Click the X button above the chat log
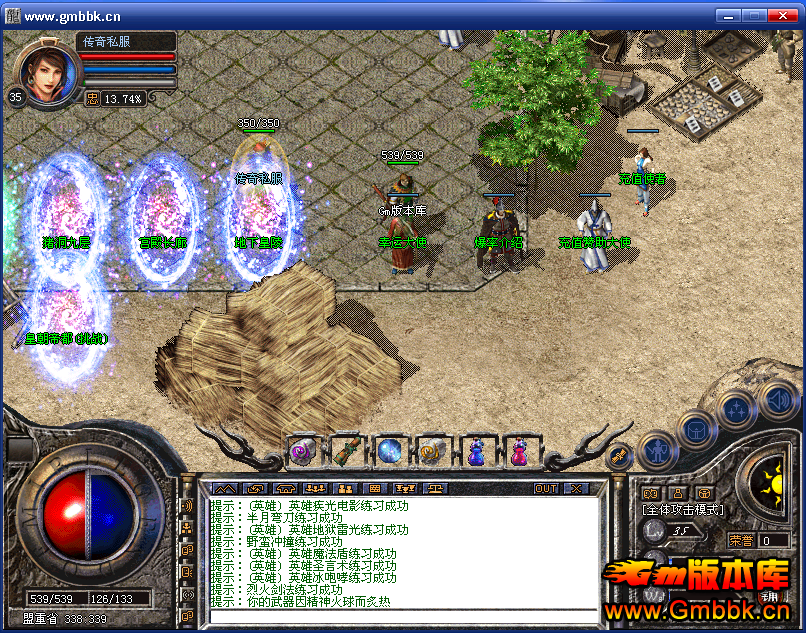 [x=576, y=488]
